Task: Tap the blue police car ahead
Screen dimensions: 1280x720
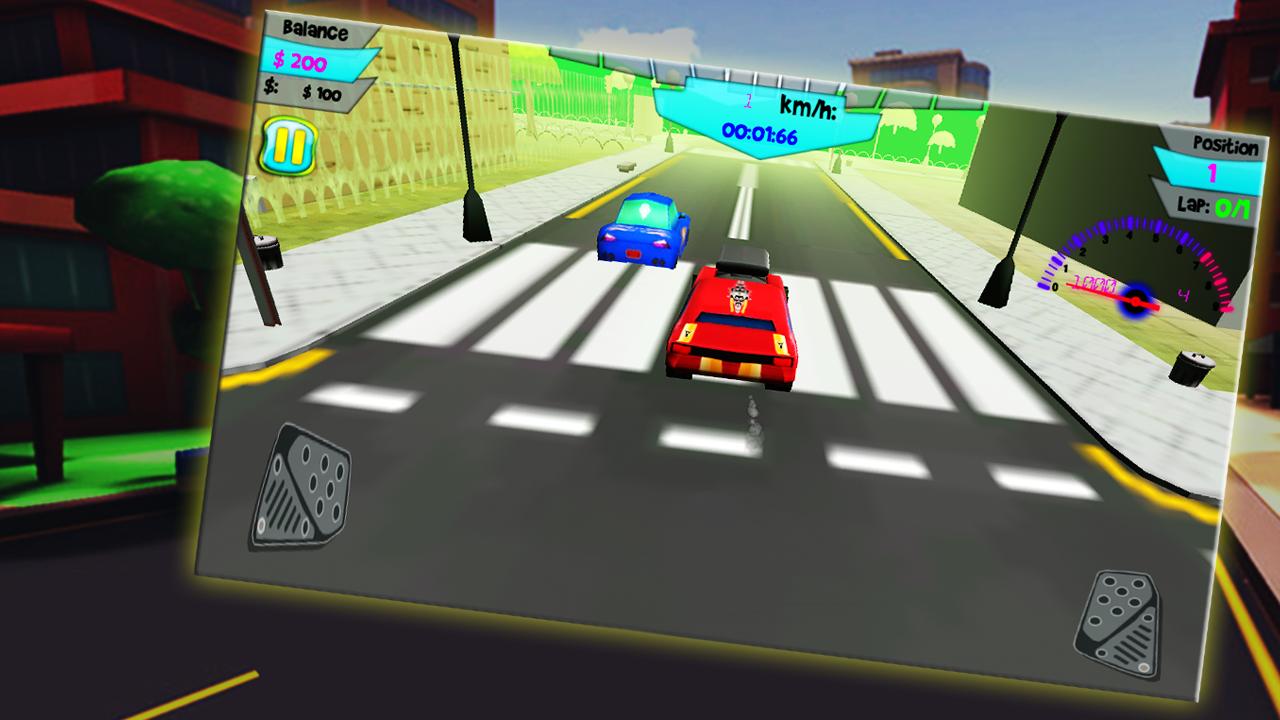Action: [x=640, y=232]
